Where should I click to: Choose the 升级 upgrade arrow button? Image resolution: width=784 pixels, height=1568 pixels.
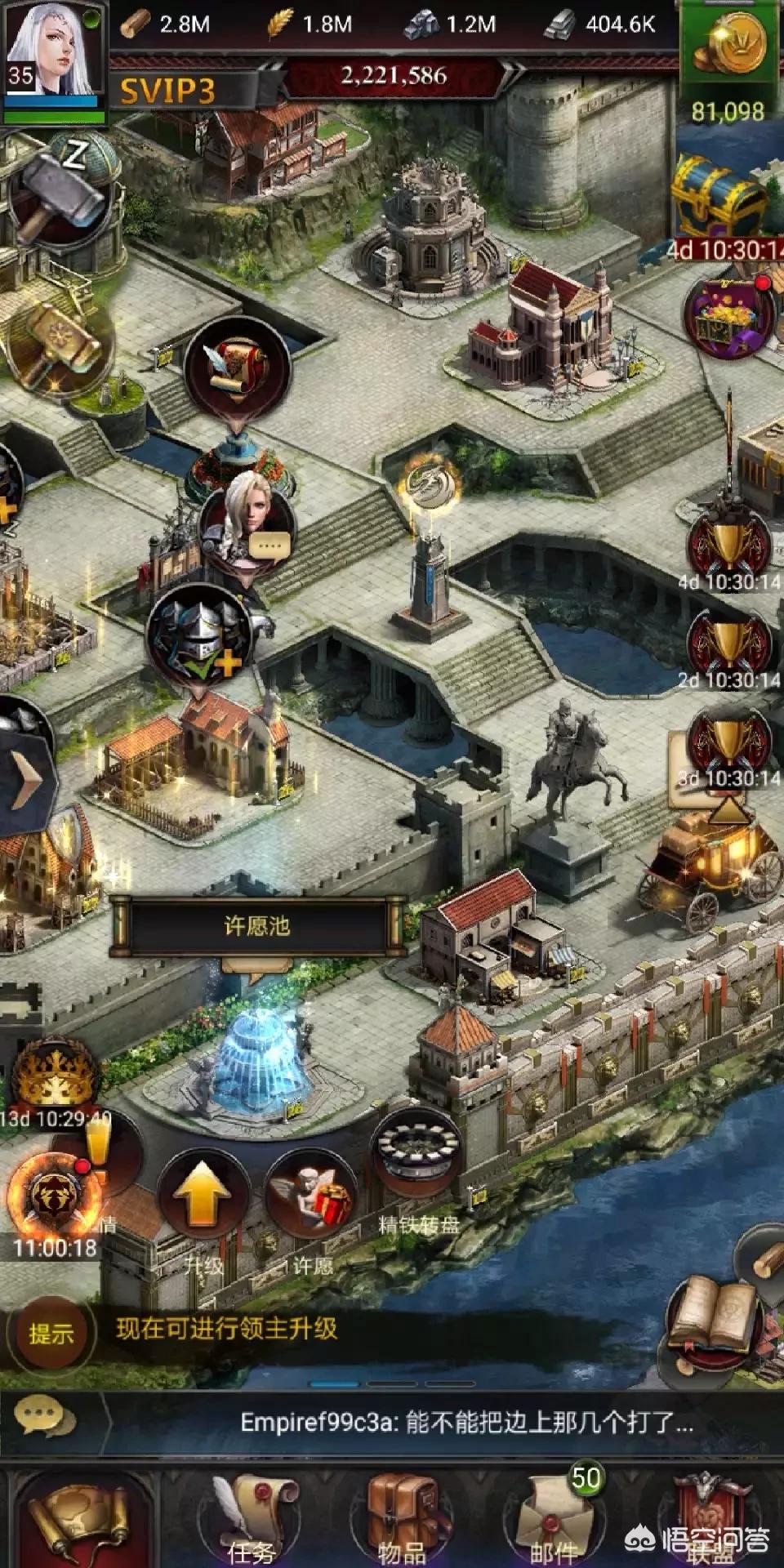coord(203,1197)
